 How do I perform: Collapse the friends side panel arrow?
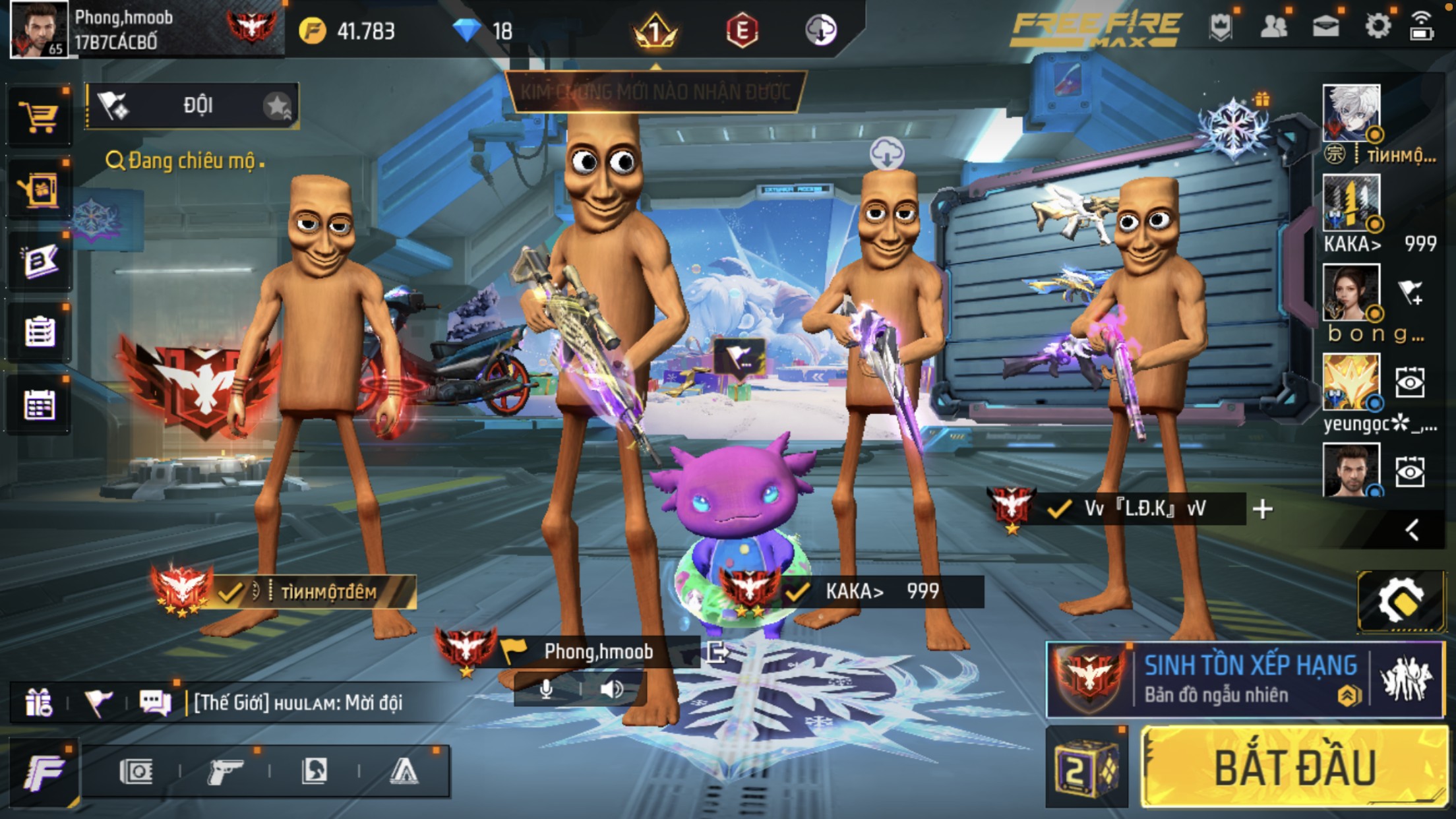pyautogui.click(x=1411, y=530)
